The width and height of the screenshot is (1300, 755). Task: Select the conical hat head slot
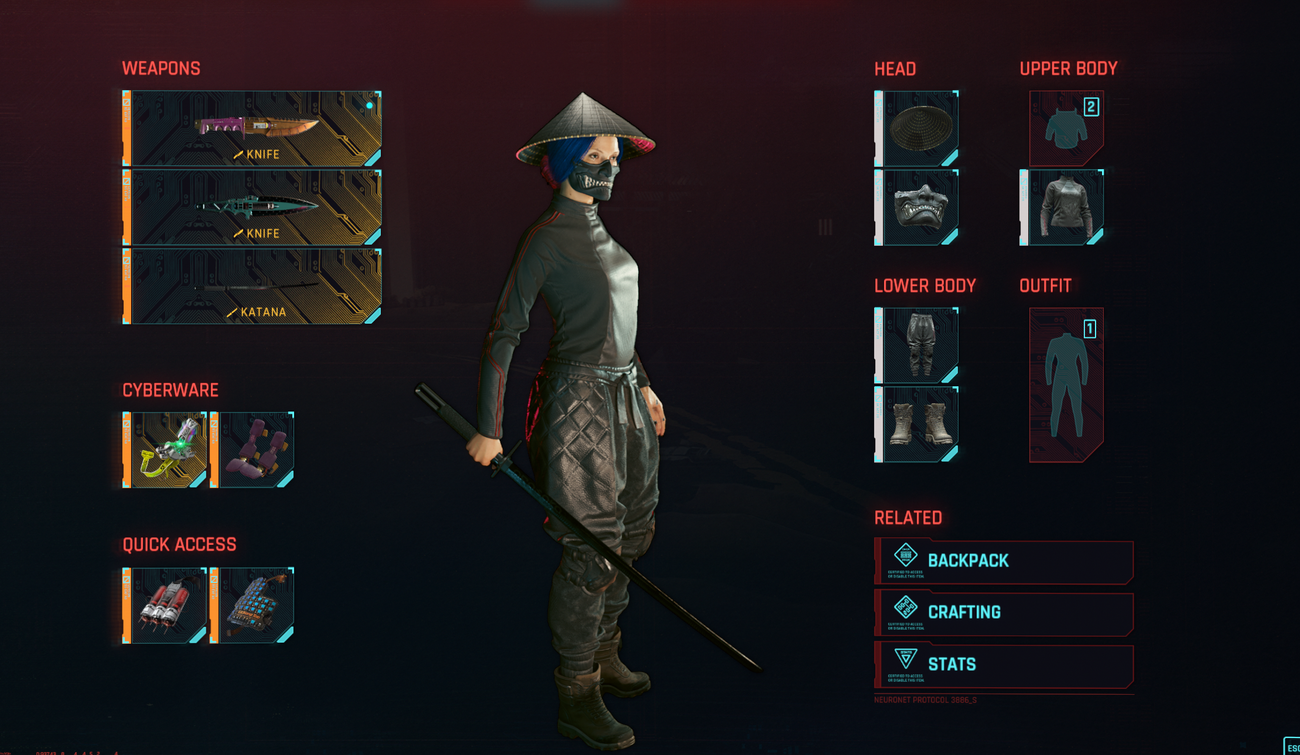pos(918,128)
